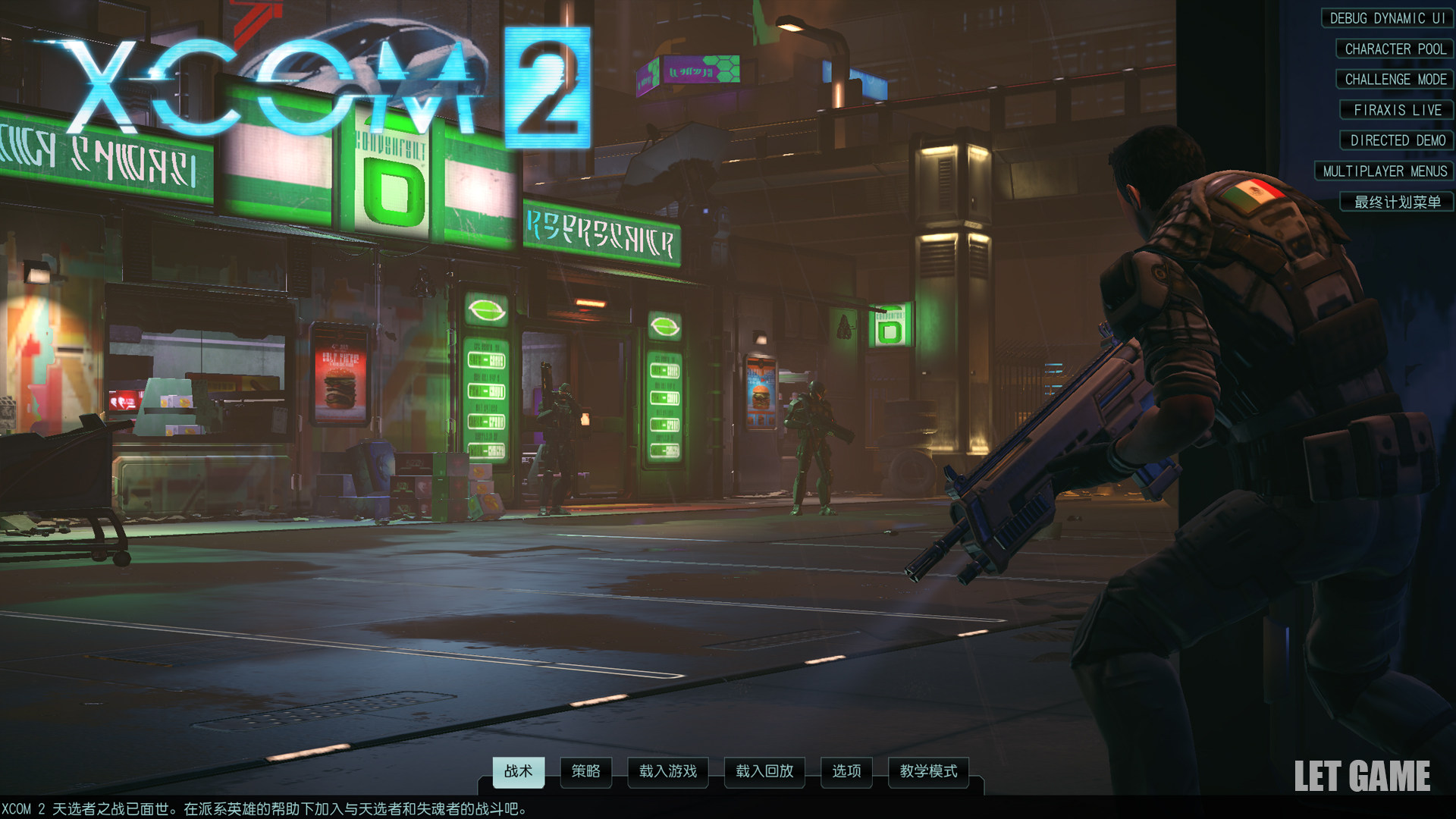Open the 战术 (Tactical) menu option
Image resolution: width=1456 pixels, height=819 pixels.
click(518, 772)
